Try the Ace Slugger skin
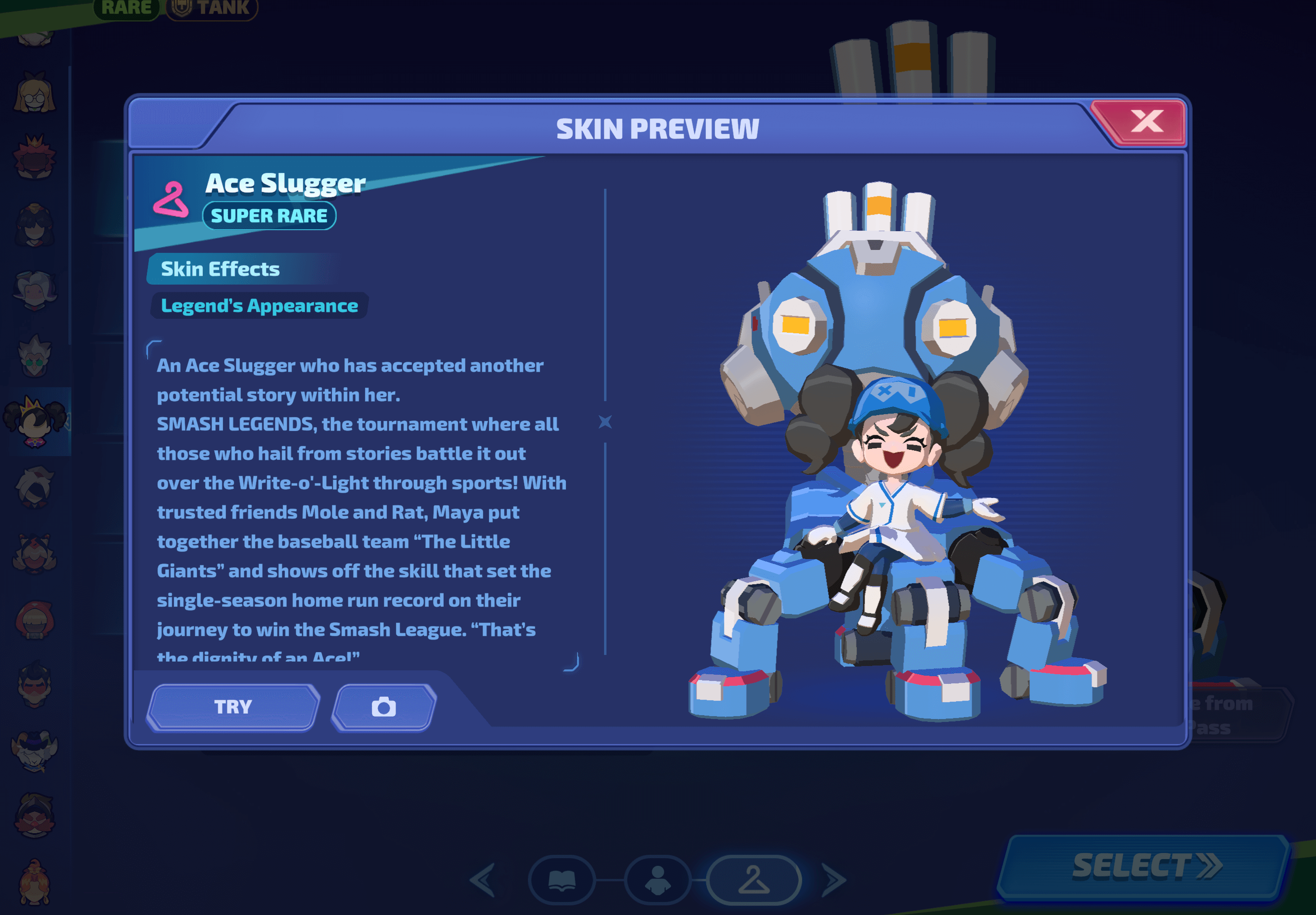 tap(233, 707)
